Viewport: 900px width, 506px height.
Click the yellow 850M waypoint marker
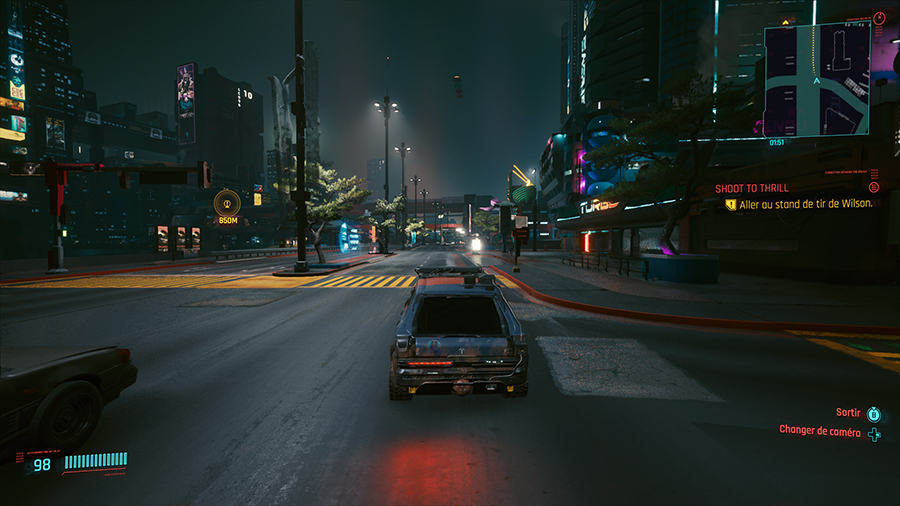(228, 203)
